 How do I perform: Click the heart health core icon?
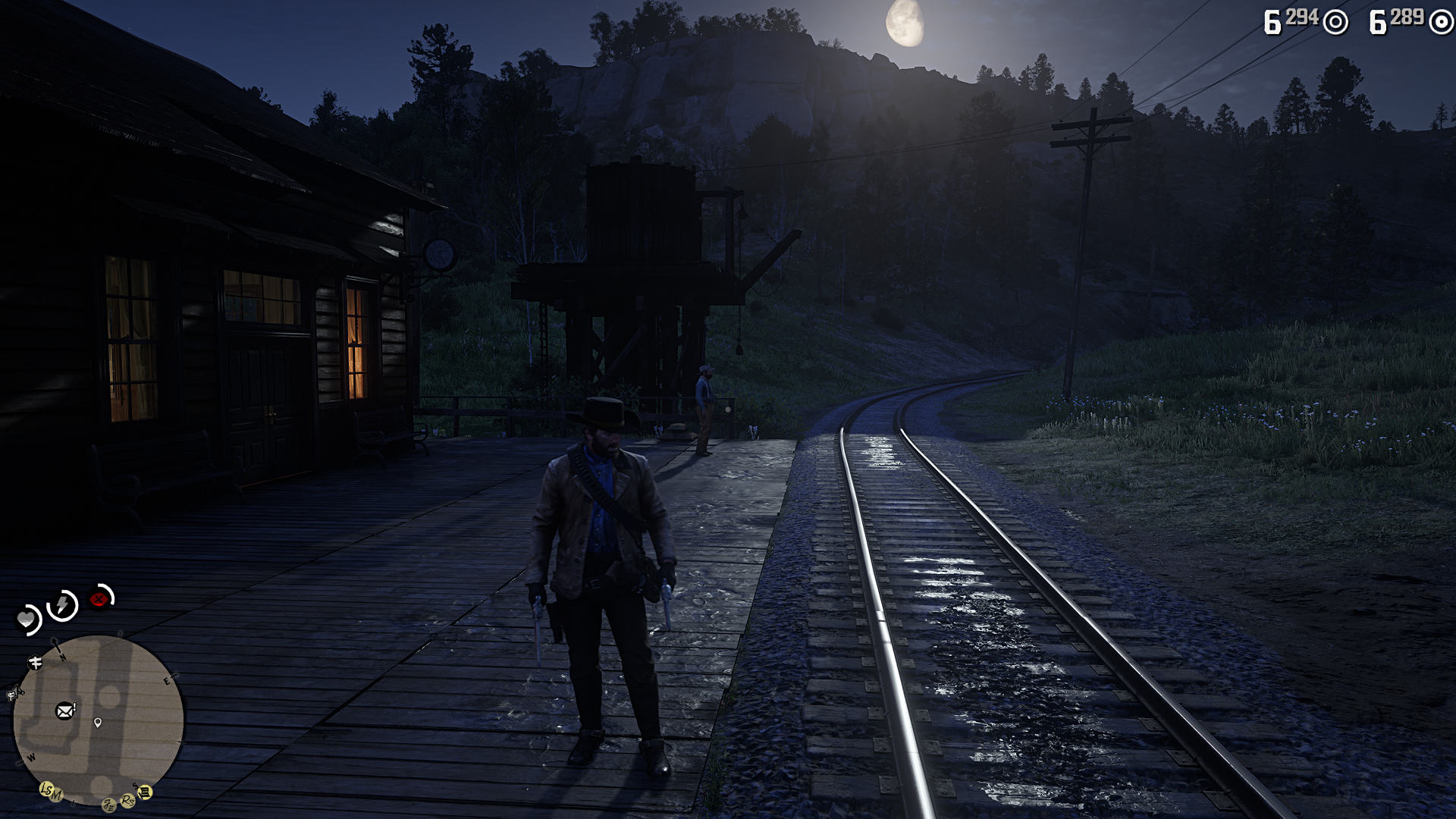pyautogui.click(x=27, y=620)
